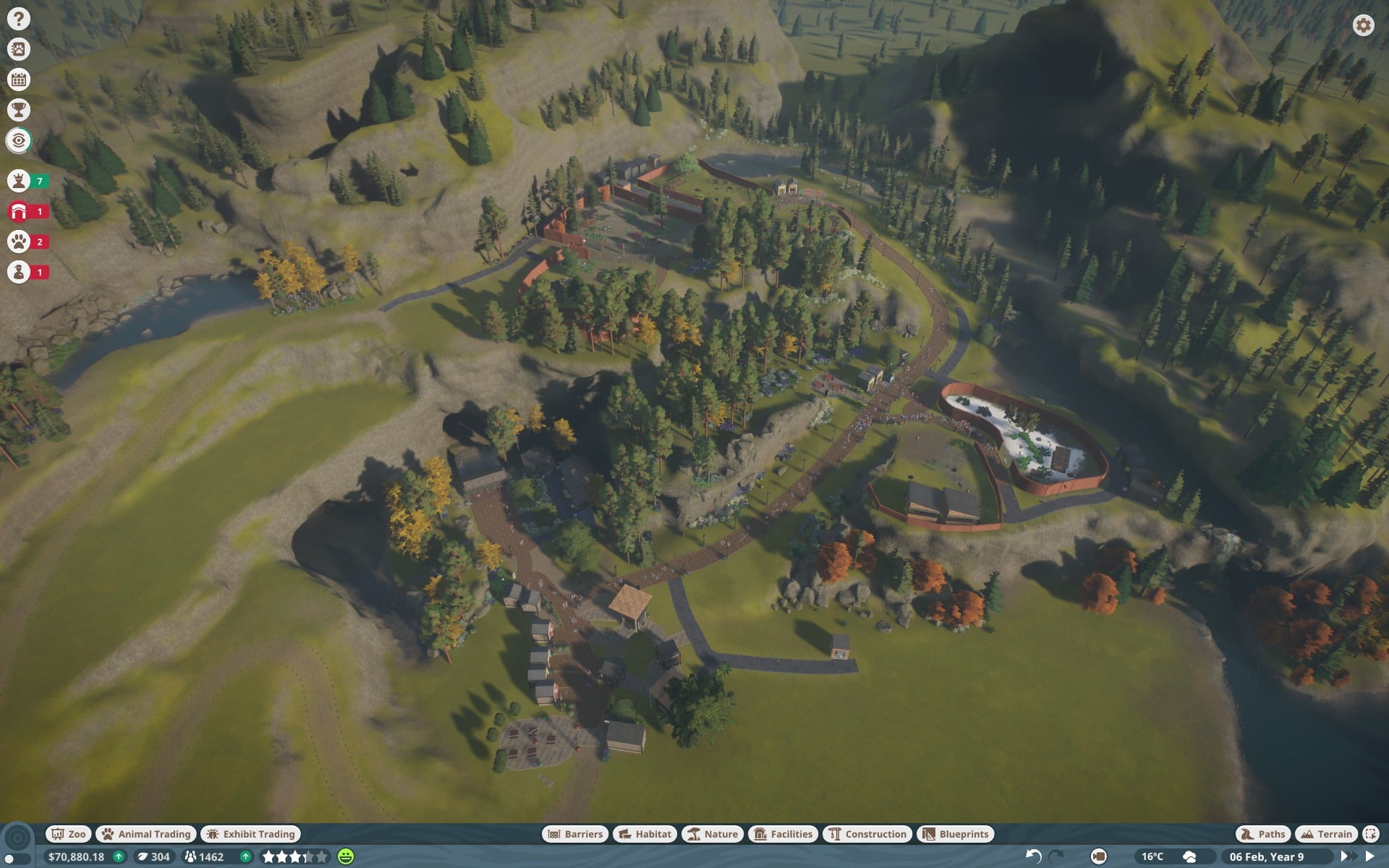Select the Barriers build tool
The image size is (1389, 868).
pyautogui.click(x=575, y=834)
